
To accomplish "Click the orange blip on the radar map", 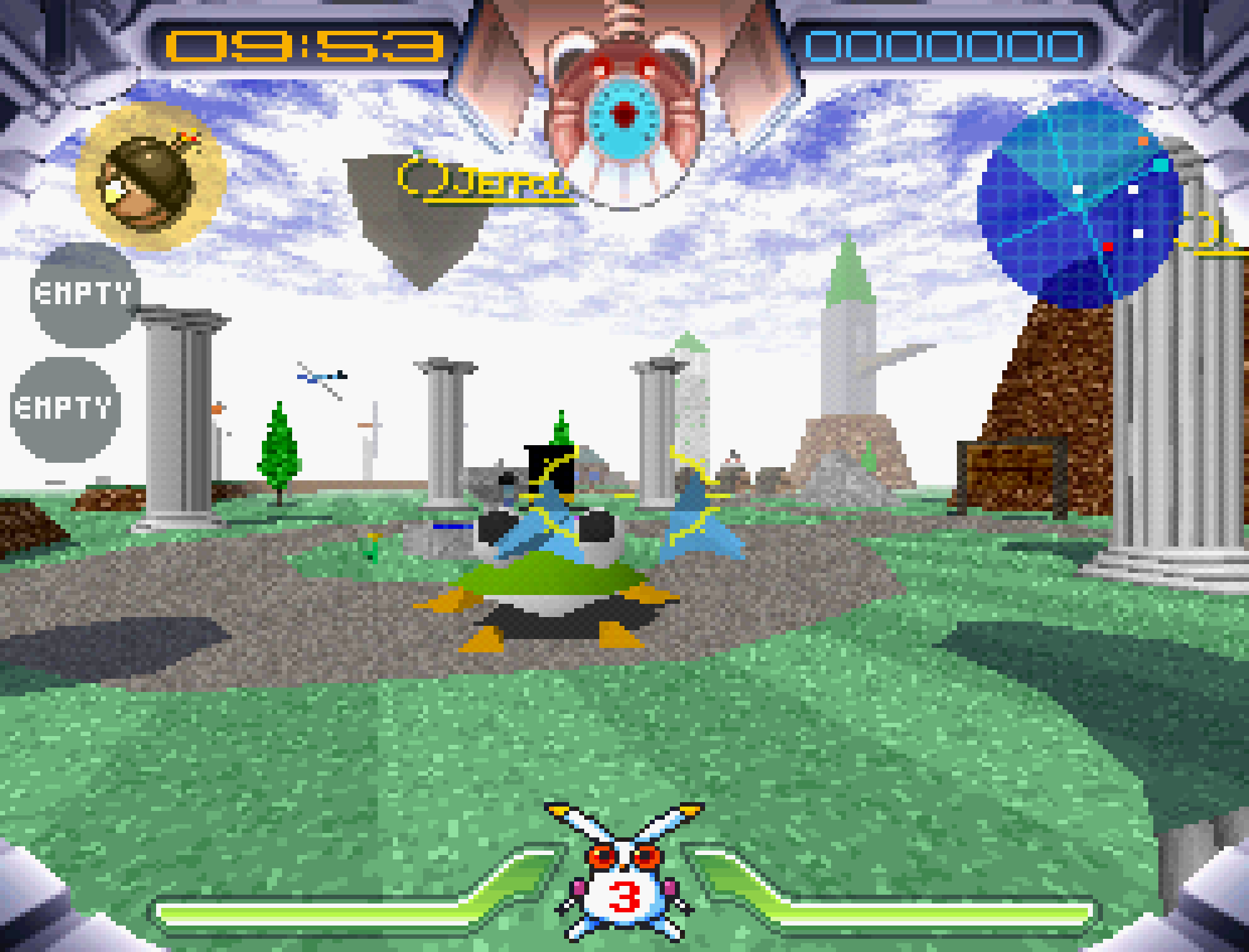I will click(x=1144, y=141).
